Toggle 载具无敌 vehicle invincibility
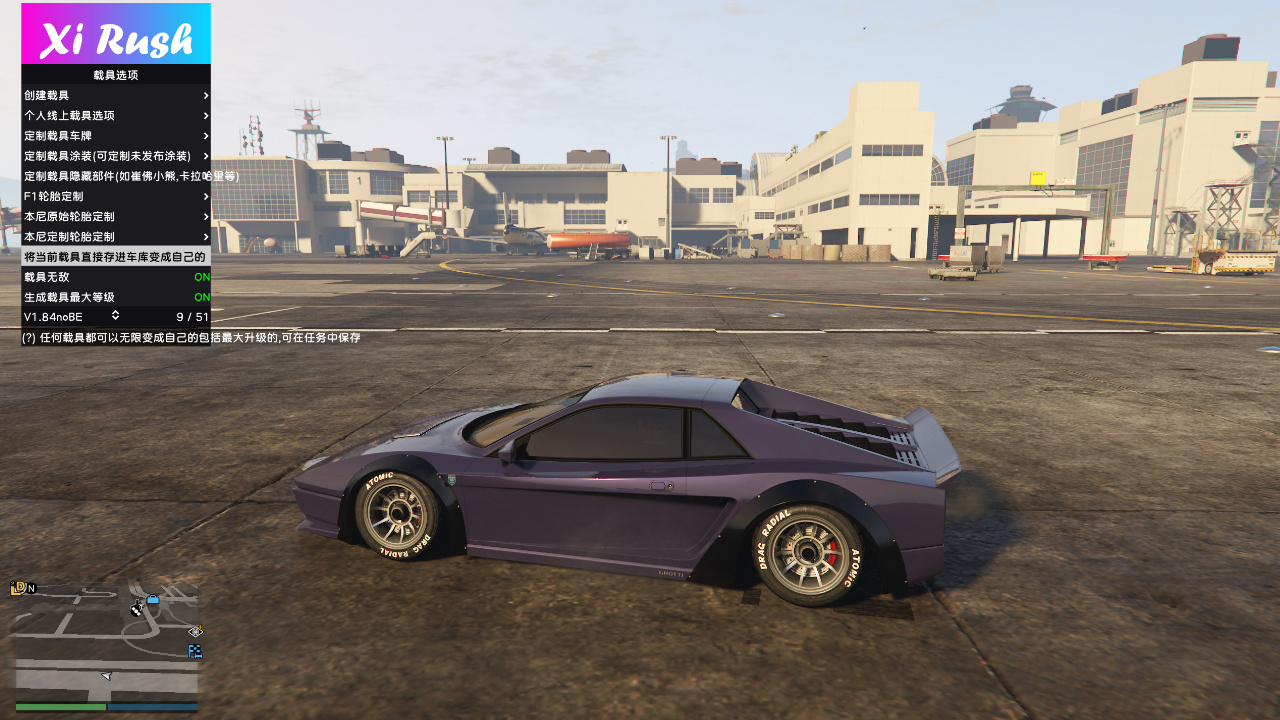The image size is (1280, 720). 115,277
